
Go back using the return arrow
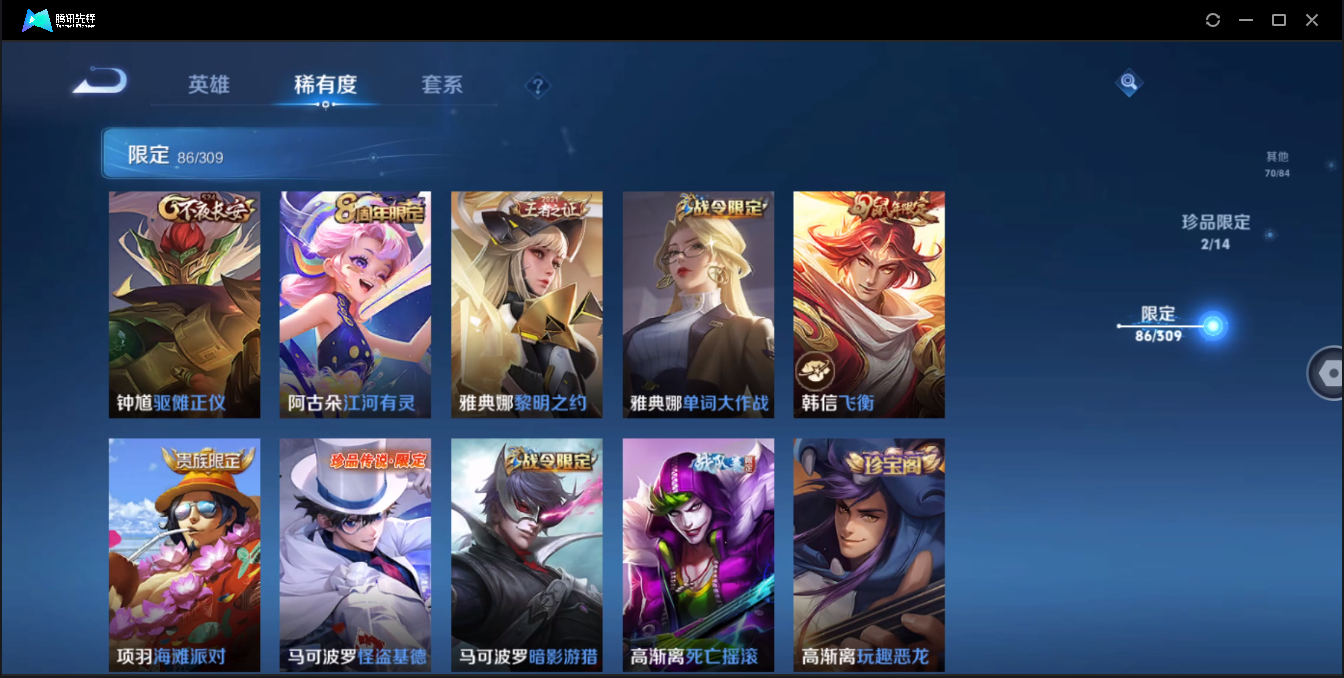point(100,80)
